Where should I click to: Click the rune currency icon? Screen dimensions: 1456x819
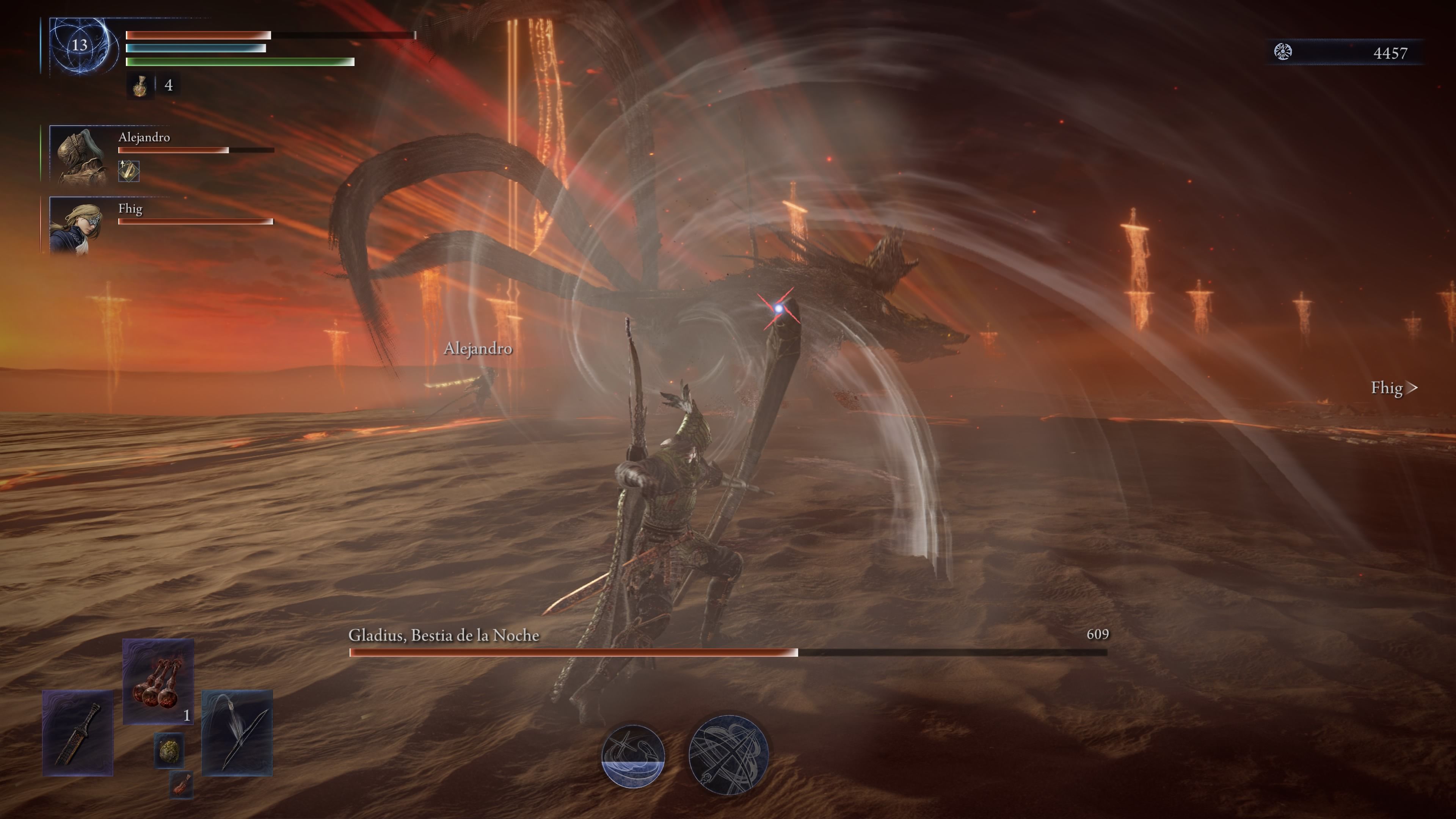pyautogui.click(x=1283, y=53)
